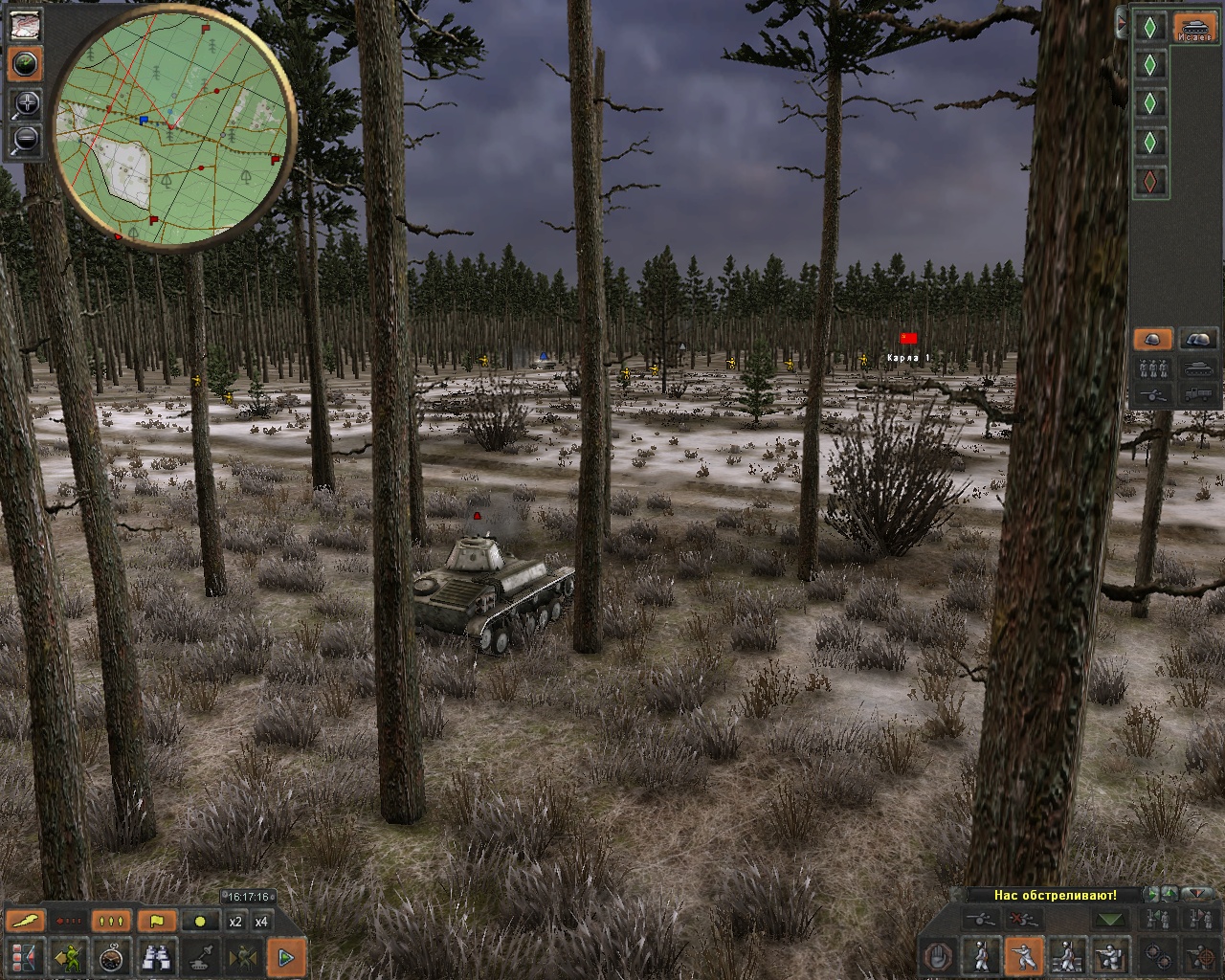This screenshot has width=1225, height=980.
Task: Set game speed to x4
Action: click(261, 922)
